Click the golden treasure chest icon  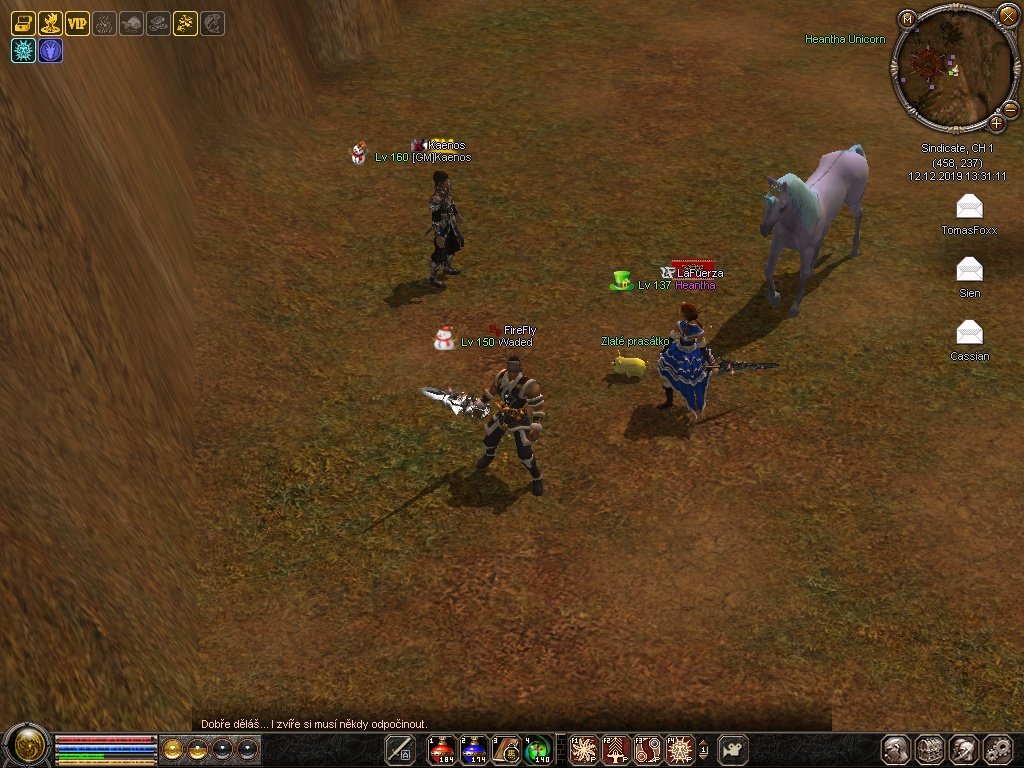(23, 23)
